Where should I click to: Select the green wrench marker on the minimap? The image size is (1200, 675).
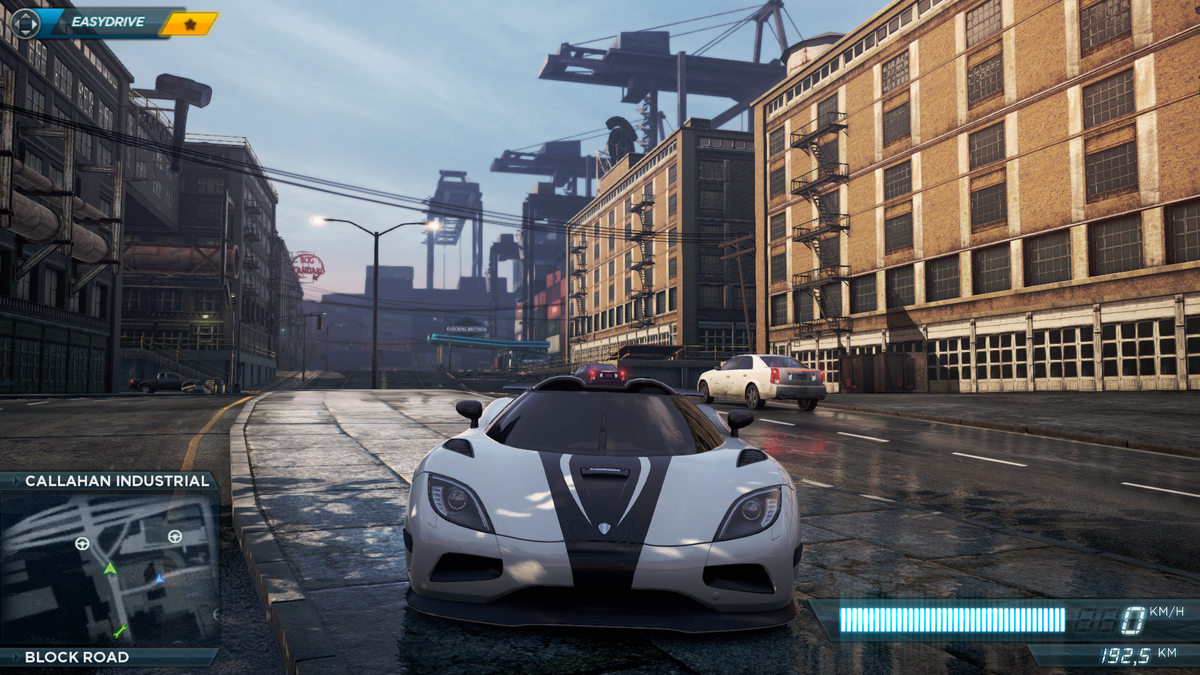(x=120, y=630)
